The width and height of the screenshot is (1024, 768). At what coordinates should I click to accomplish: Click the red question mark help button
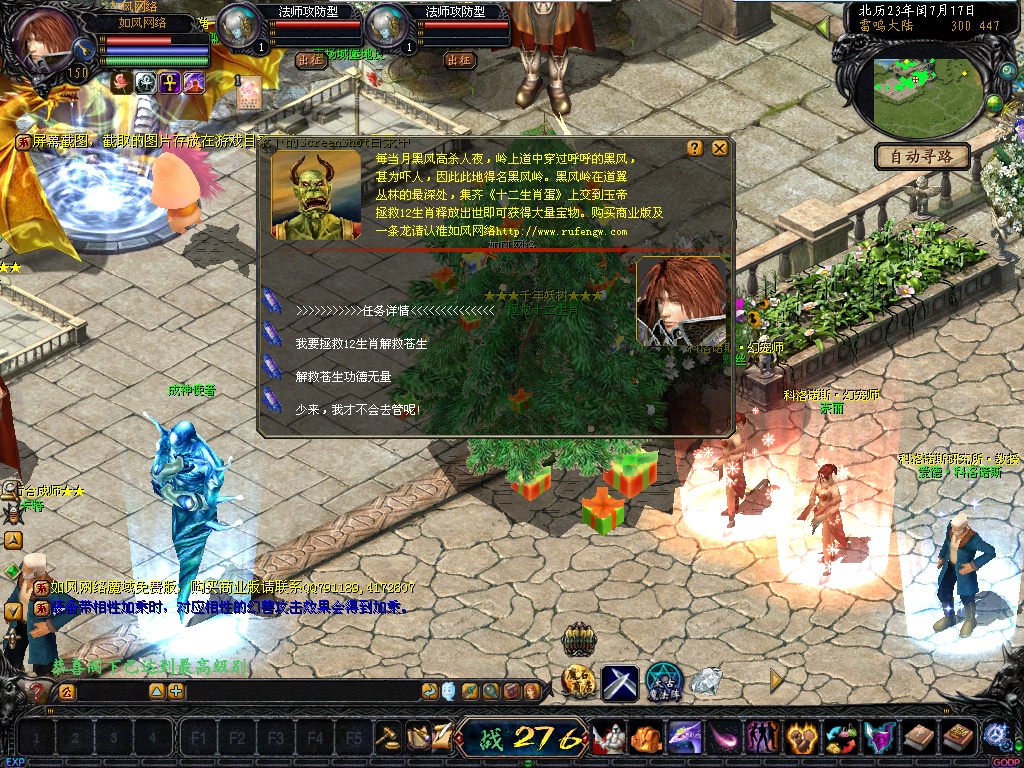click(39, 691)
